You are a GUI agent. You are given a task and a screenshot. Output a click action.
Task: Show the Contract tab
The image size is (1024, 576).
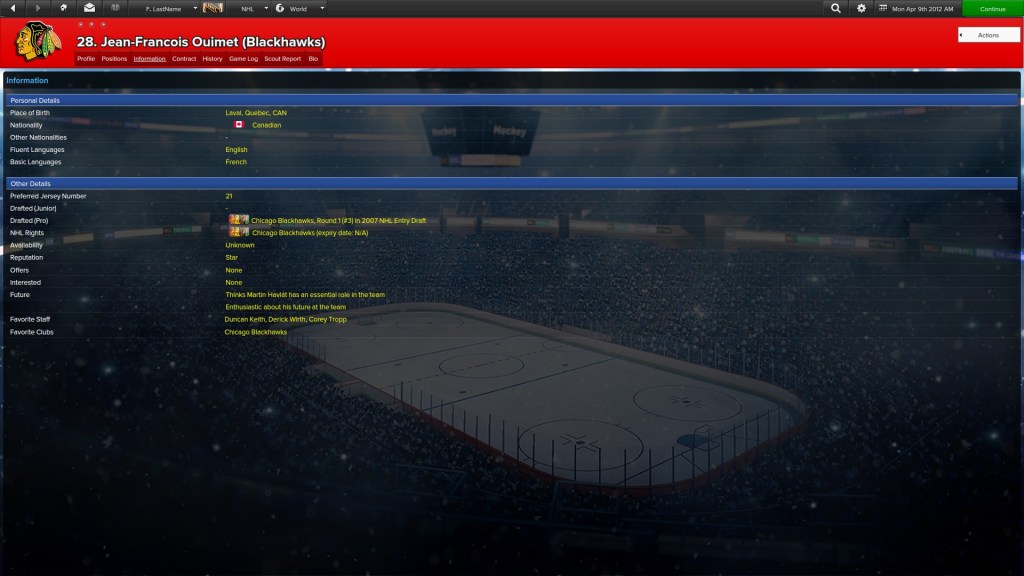pyautogui.click(x=184, y=59)
